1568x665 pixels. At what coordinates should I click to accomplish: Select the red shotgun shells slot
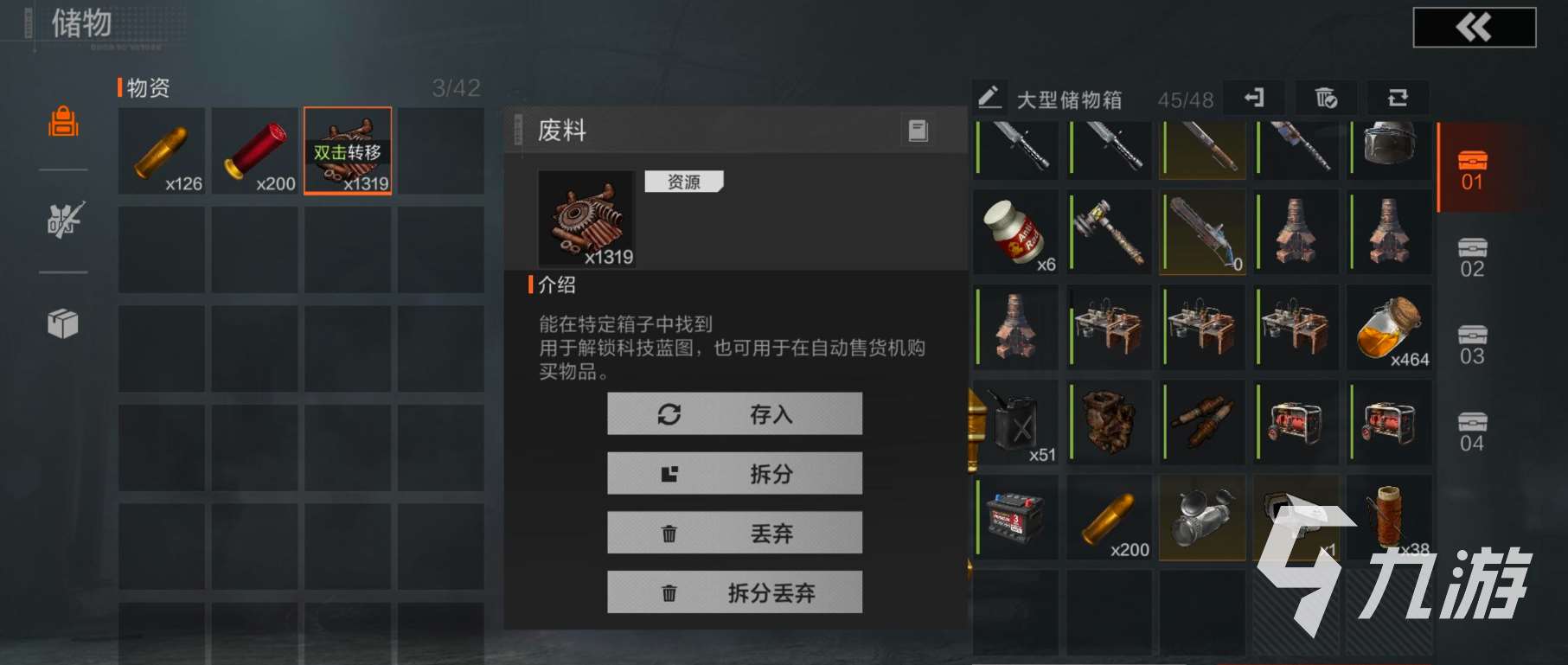[x=255, y=151]
